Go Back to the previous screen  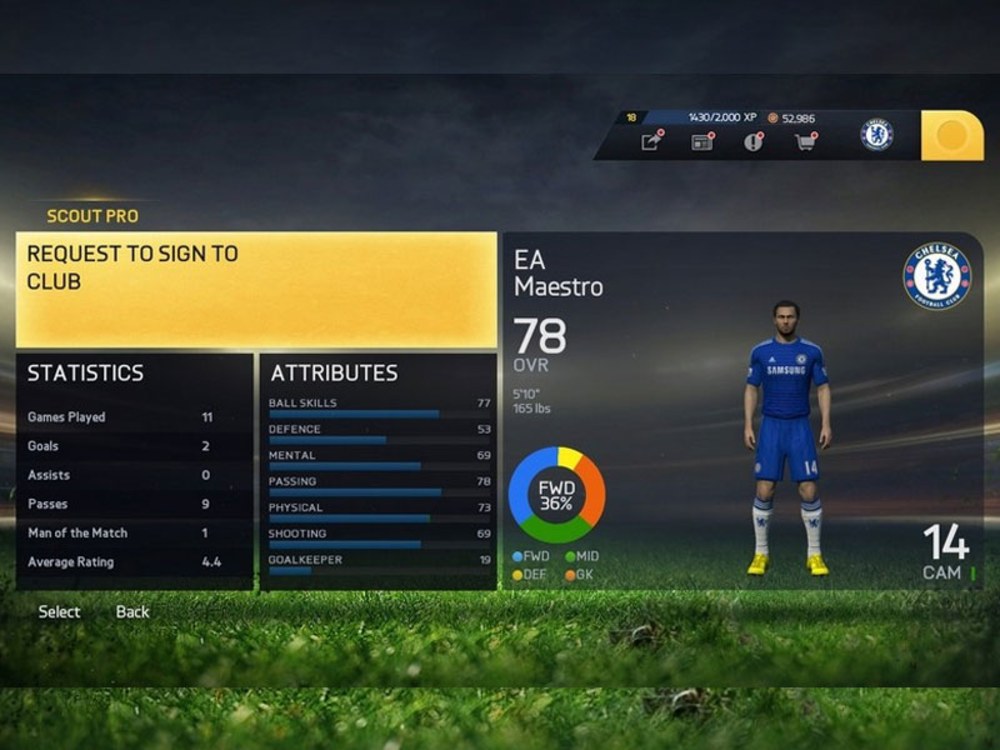(x=132, y=612)
